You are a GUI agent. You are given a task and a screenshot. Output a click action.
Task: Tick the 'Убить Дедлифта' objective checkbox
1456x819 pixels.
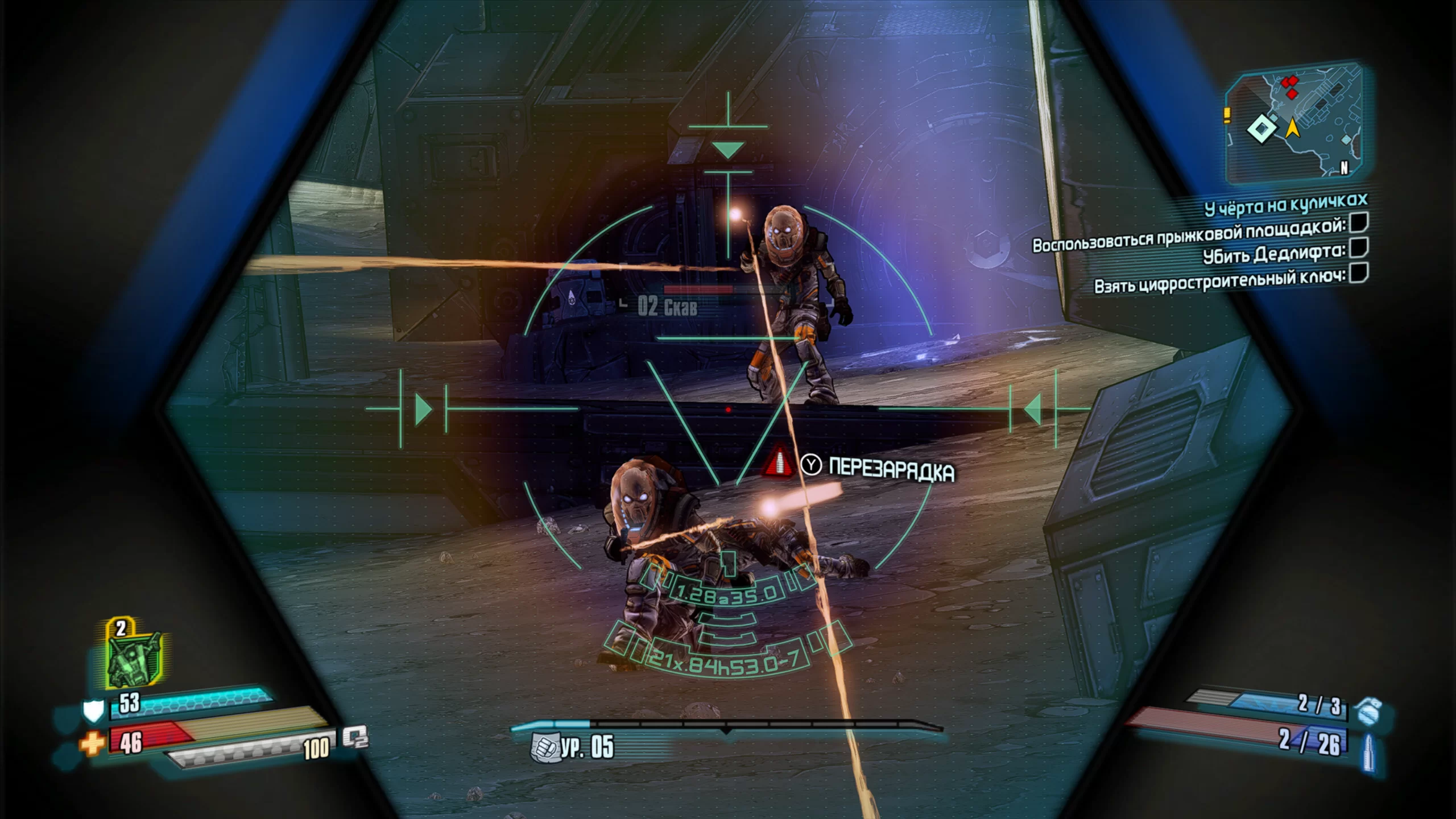1359,247
